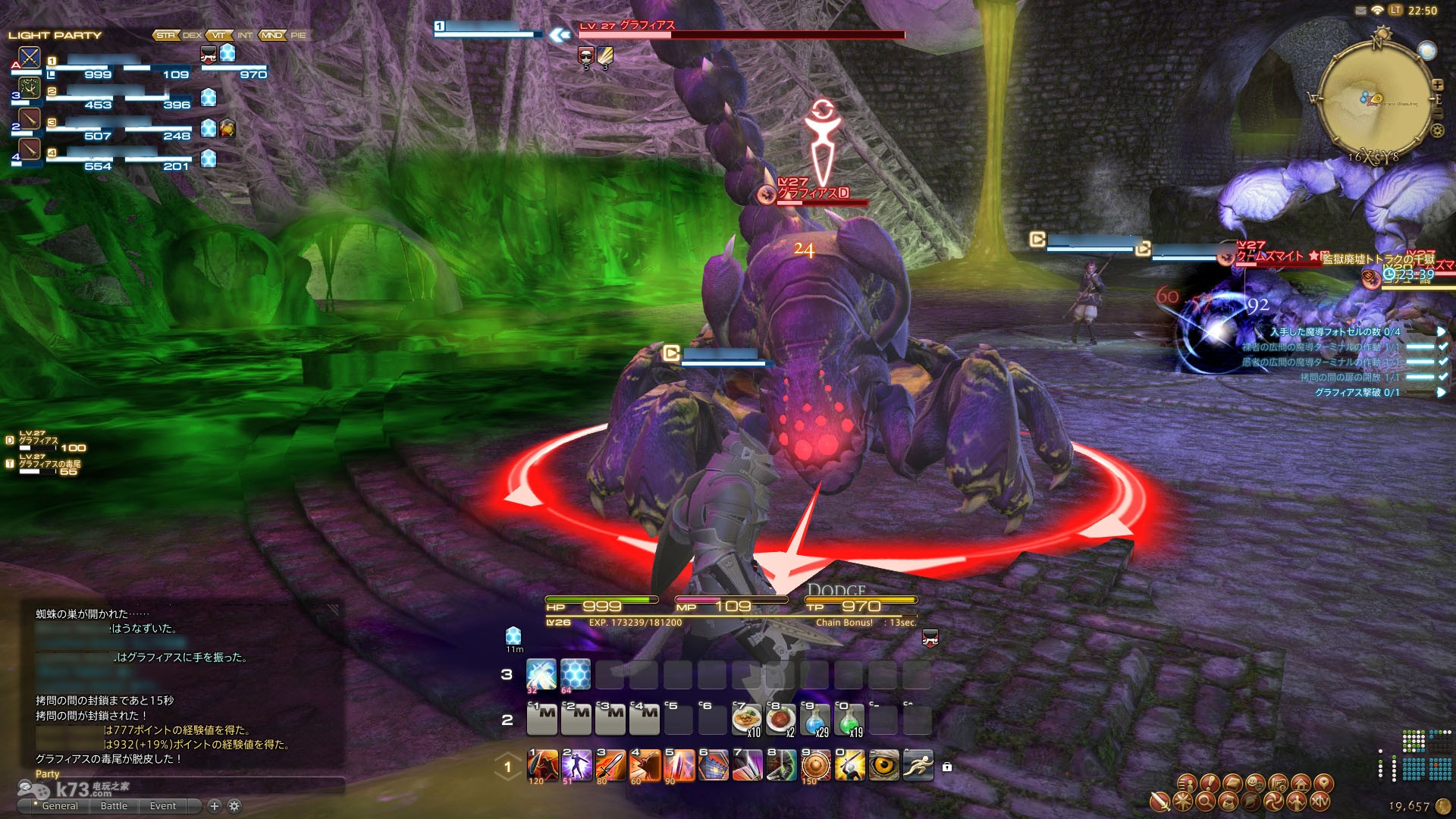The width and height of the screenshot is (1456, 819).
Task: Open the magnifying glass search menu
Action: (1206, 802)
